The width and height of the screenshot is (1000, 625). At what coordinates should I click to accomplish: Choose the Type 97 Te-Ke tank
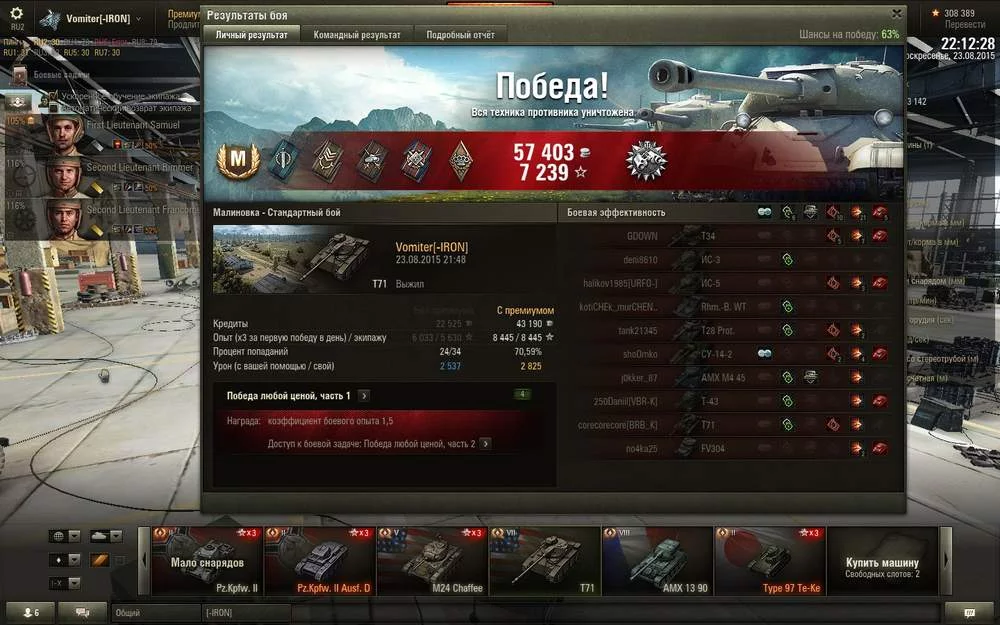(x=770, y=561)
